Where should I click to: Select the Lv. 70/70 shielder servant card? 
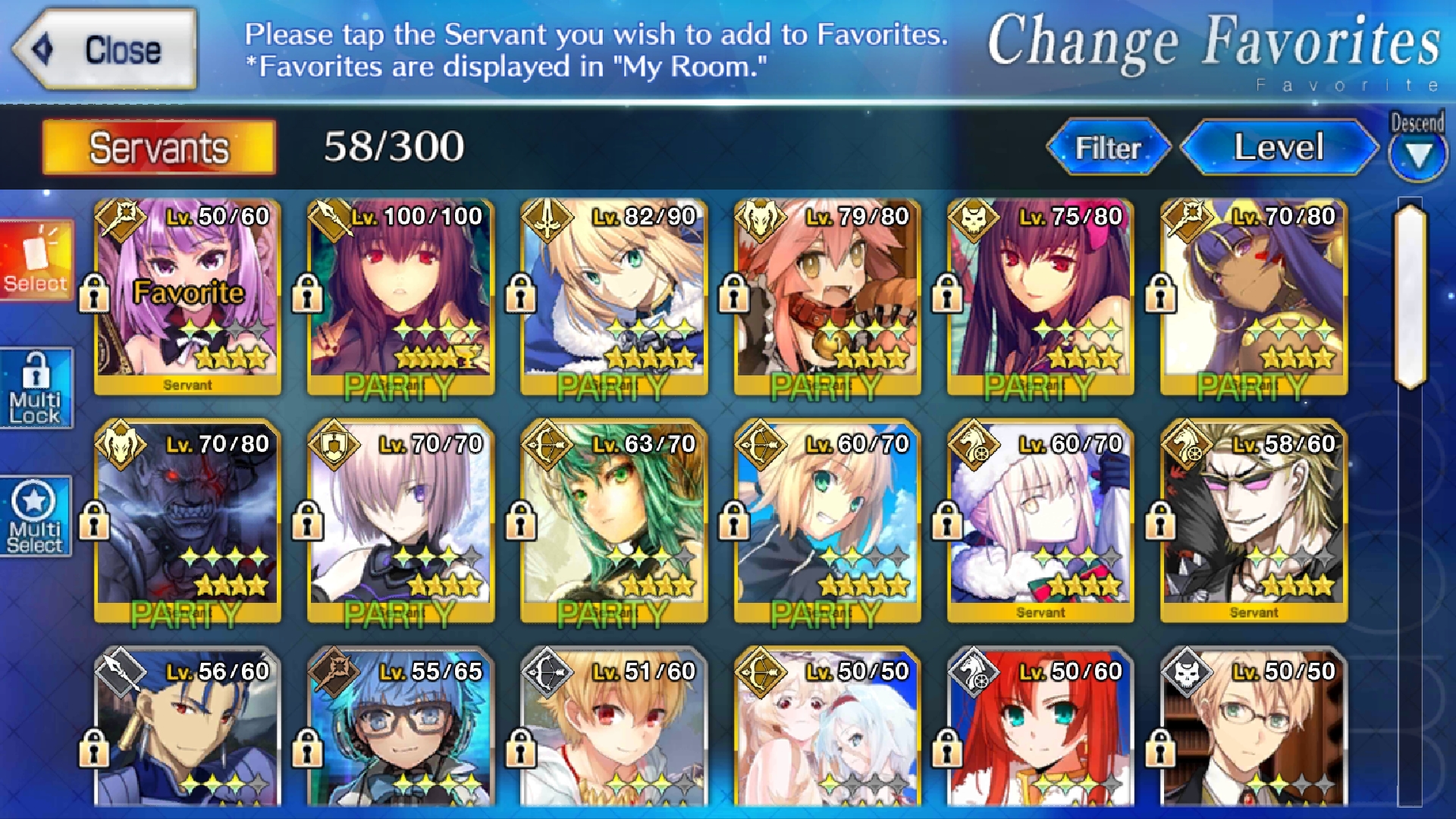tap(400, 522)
